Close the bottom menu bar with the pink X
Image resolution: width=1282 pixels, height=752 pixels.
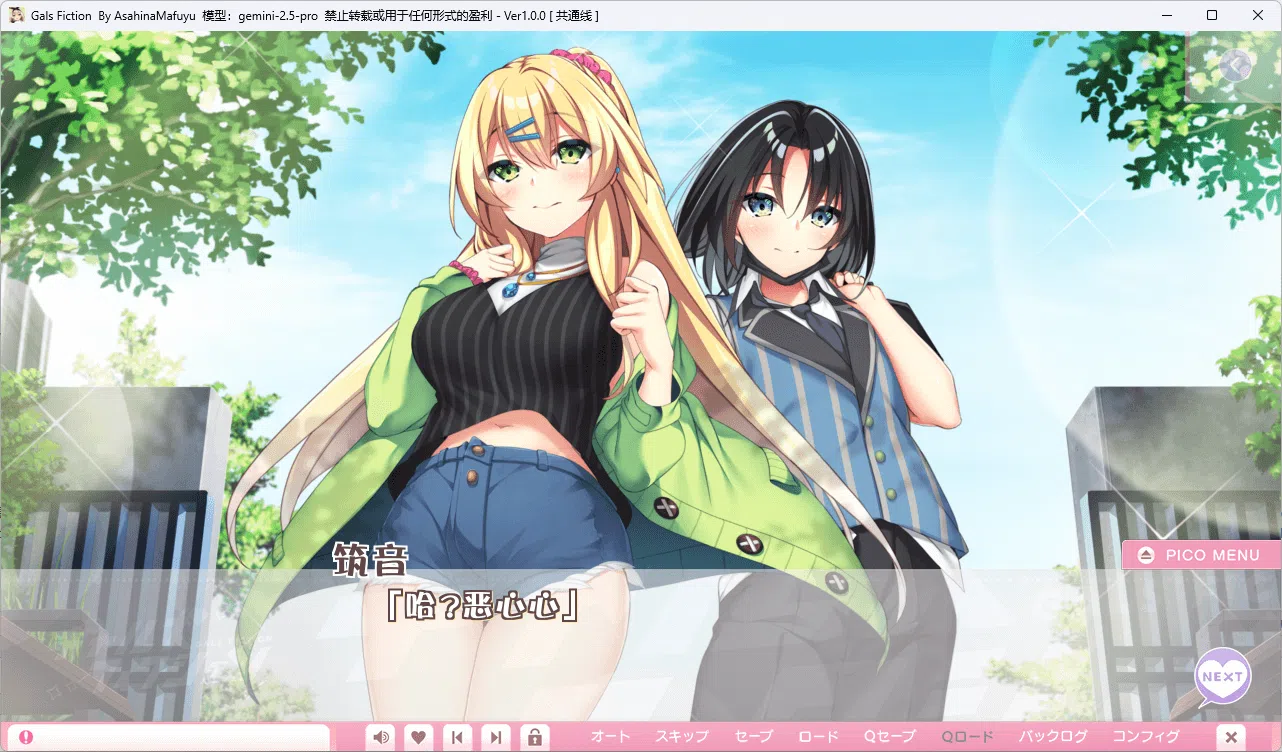click(1232, 736)
